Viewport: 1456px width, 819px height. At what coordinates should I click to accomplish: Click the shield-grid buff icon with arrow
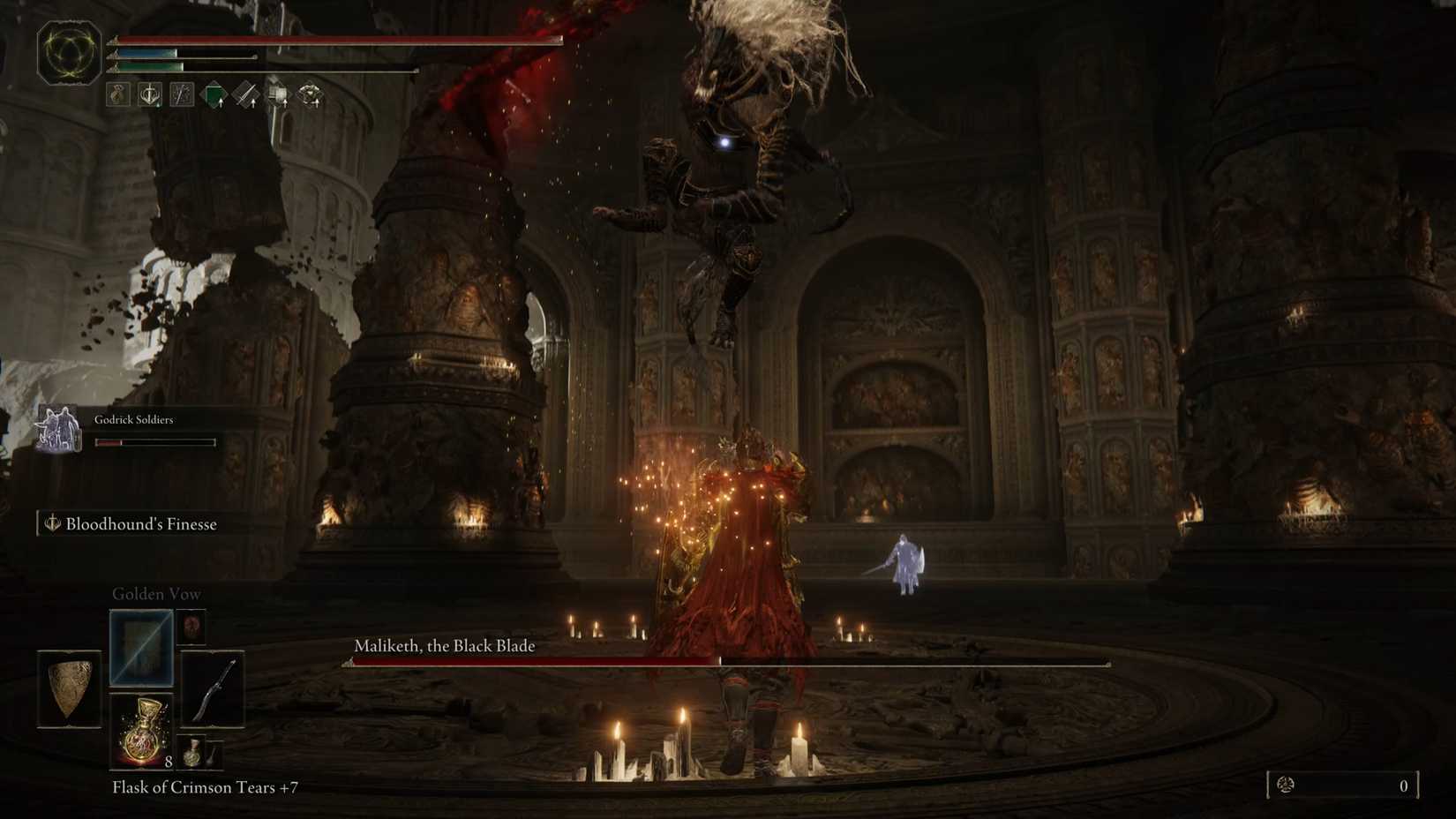point(278,94)
